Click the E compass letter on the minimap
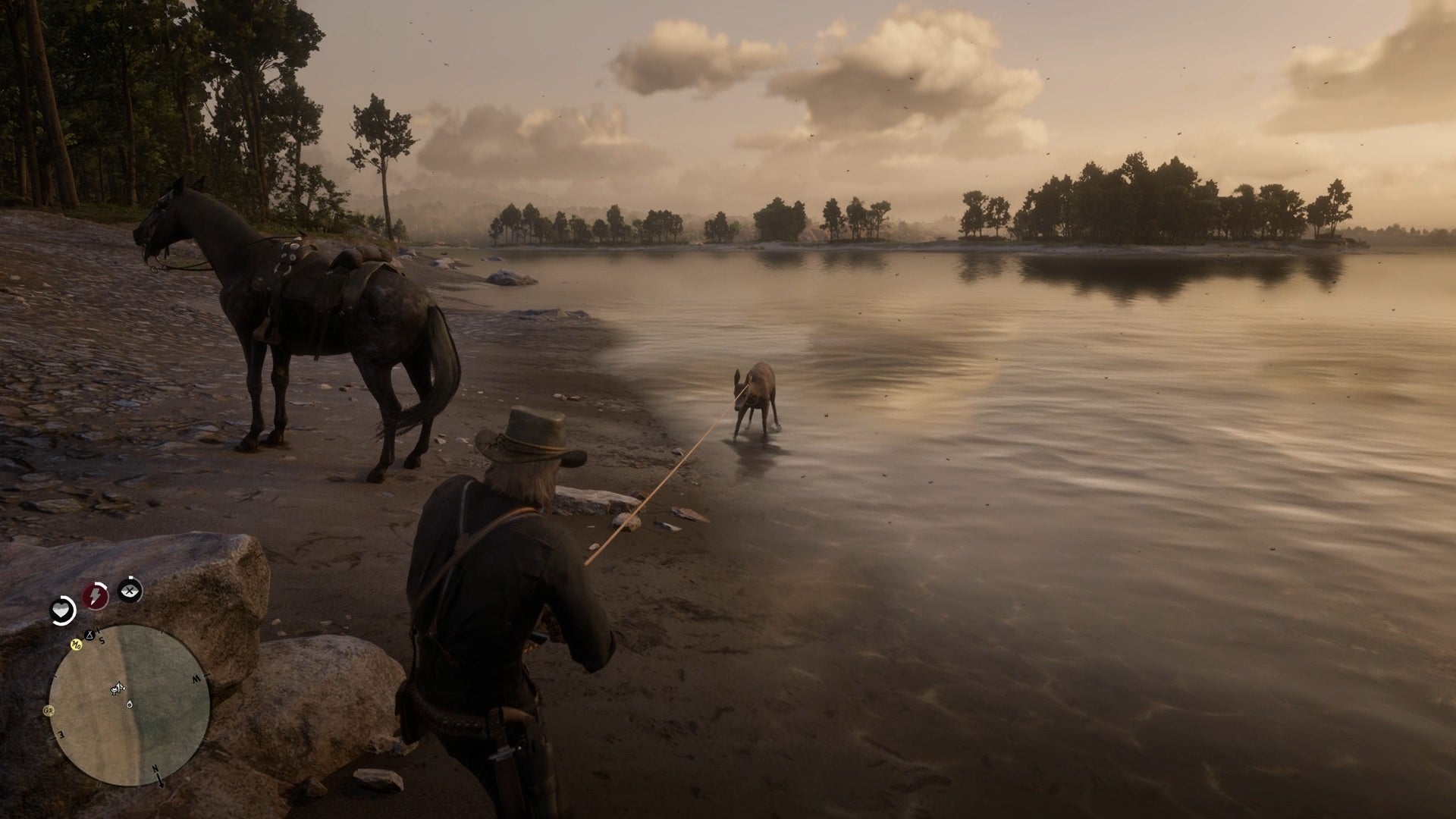This screenshot has width=1456, height=819. pyautogui.click(x=61, y=733)
